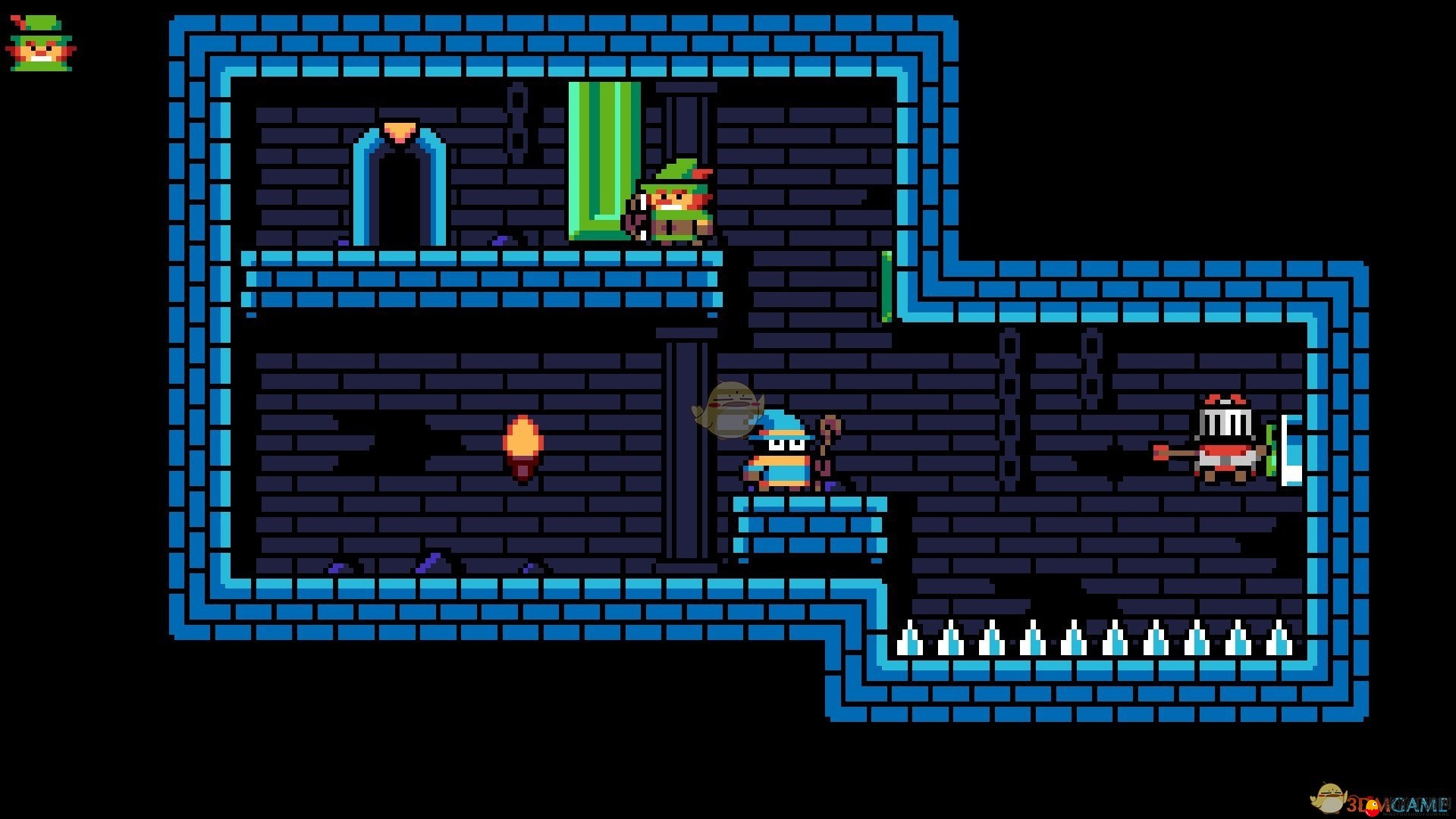The image size is (1456, 819).
Task: Click the green-hooded ranger portrait icon
Action: coord(41,43)
